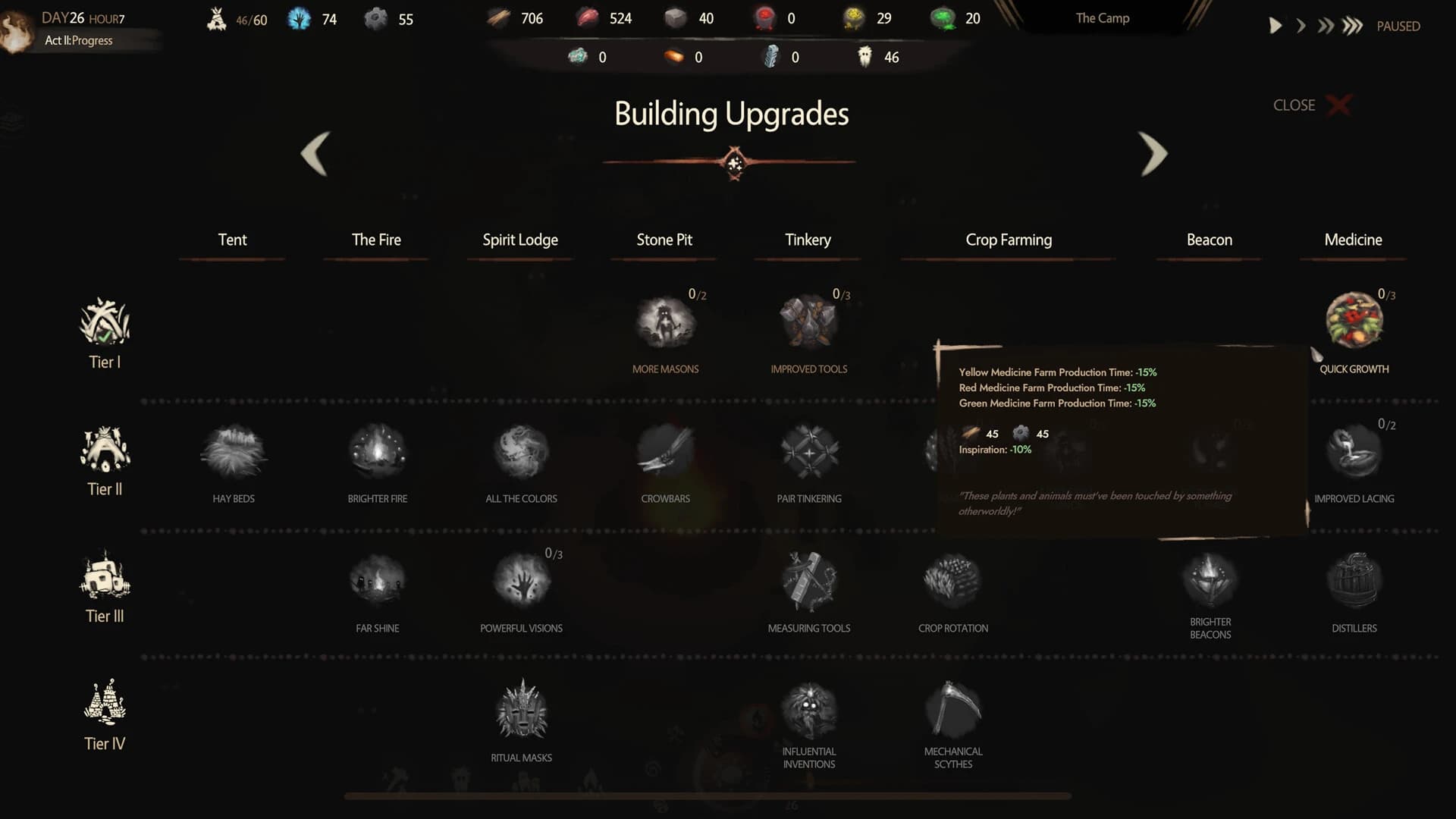The height and width of the screenshot is (819, 1456).
Task: Open the Crop Farming section
Action: 1008,240
